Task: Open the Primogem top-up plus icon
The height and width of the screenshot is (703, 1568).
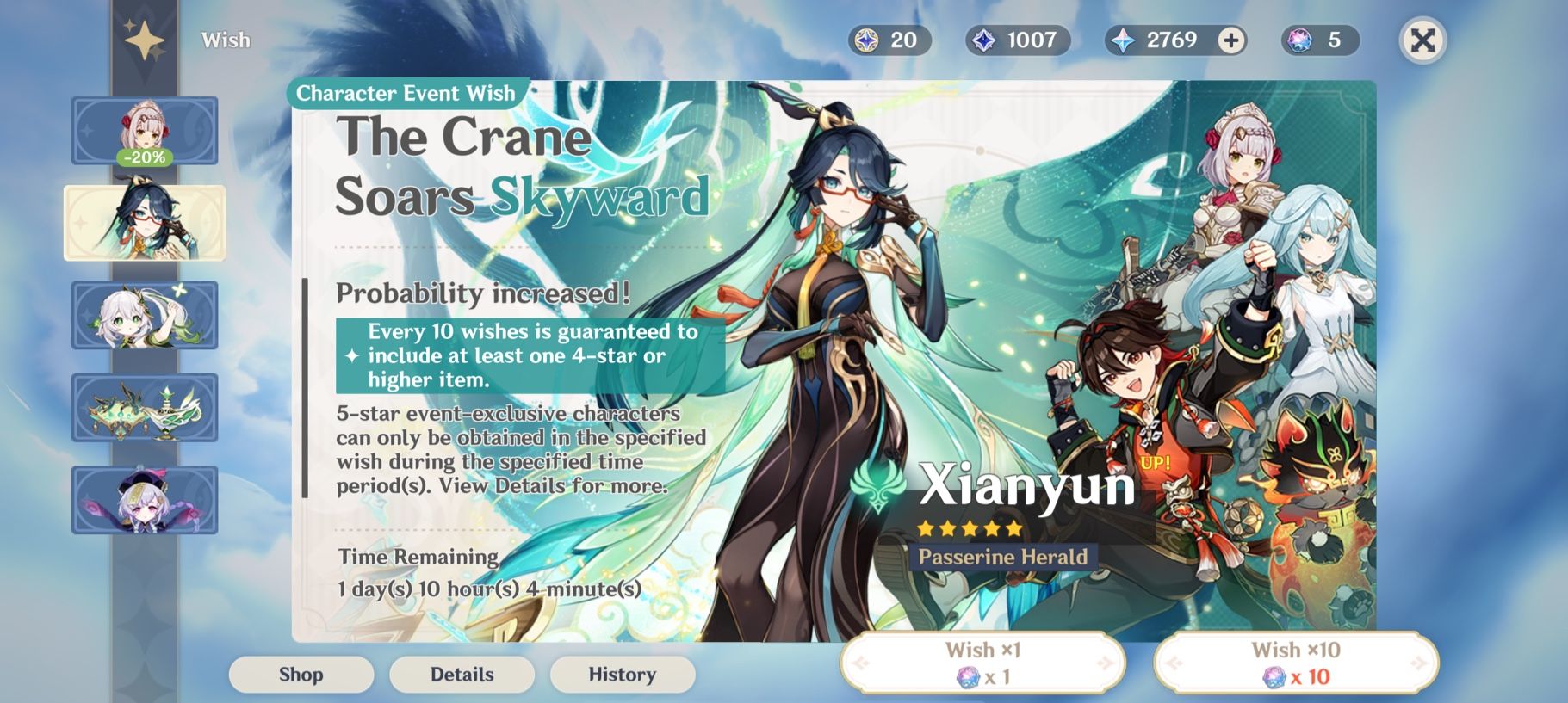Action: click(1230, 40)
